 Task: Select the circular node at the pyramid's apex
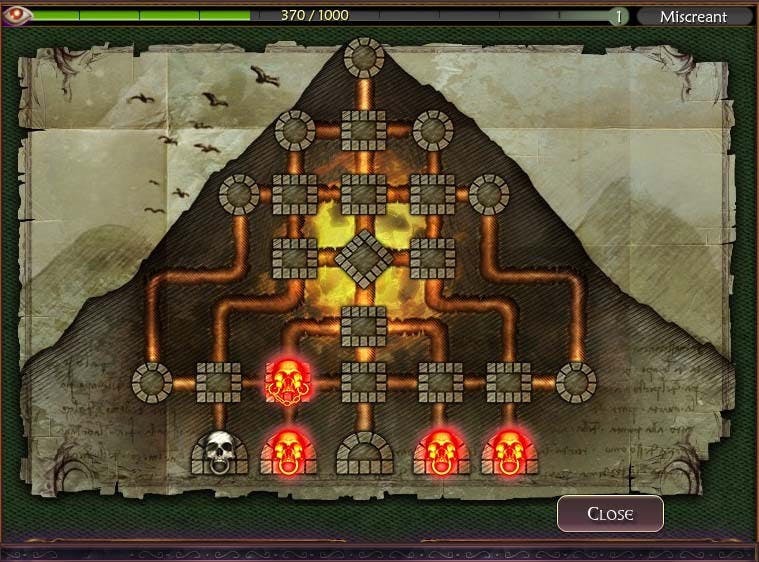[x=364, y=58]
